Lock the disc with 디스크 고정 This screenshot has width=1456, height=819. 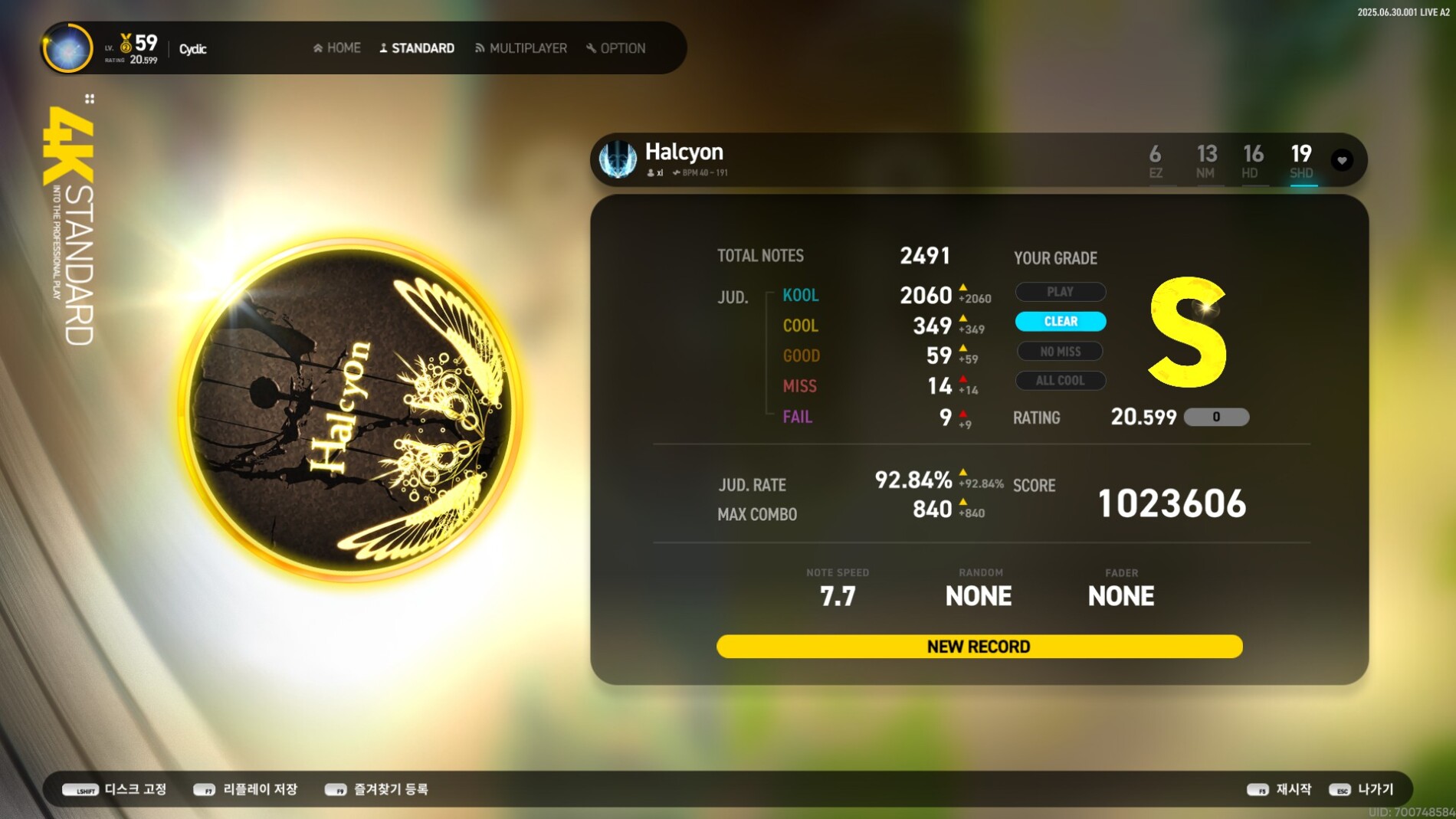click(x=115, y=789)
